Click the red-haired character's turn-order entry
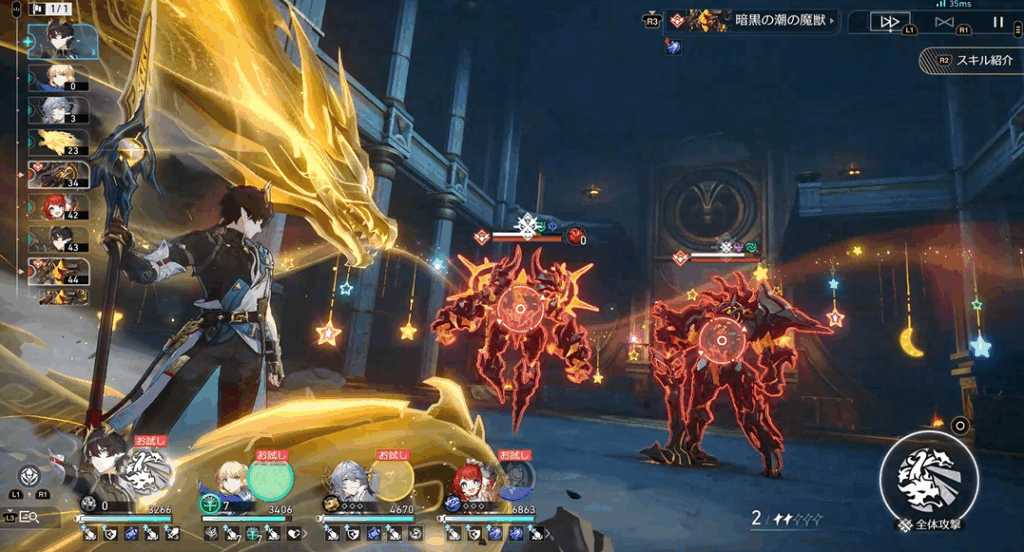Viewport: 1024px width, 552px height. [58, 207]
